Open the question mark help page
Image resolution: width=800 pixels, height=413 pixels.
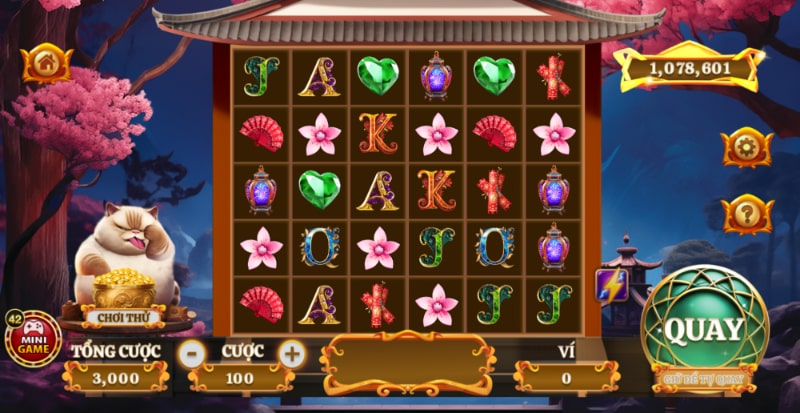click(x=747, y=213)
